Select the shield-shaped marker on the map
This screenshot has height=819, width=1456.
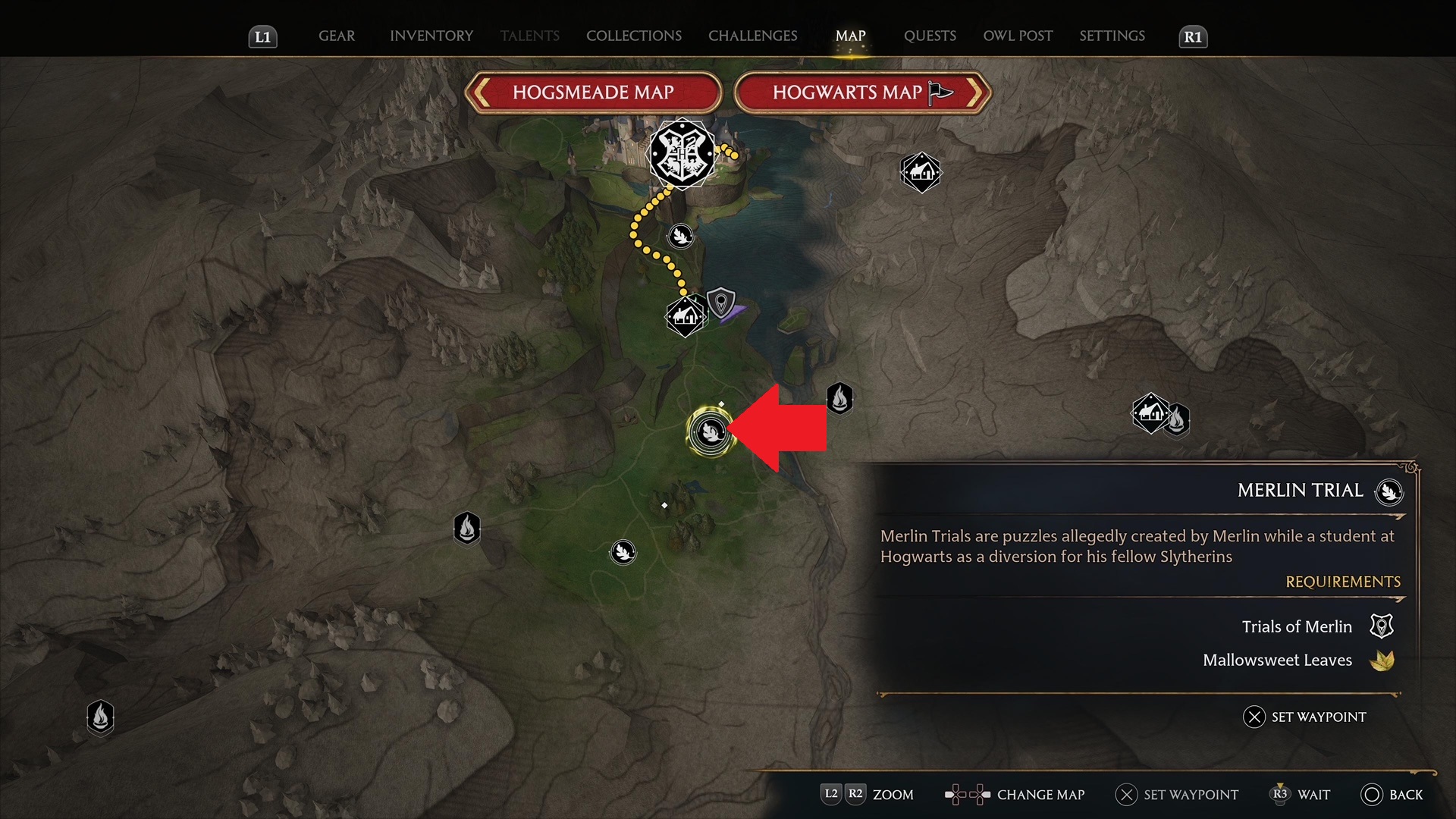coord(720,303)
